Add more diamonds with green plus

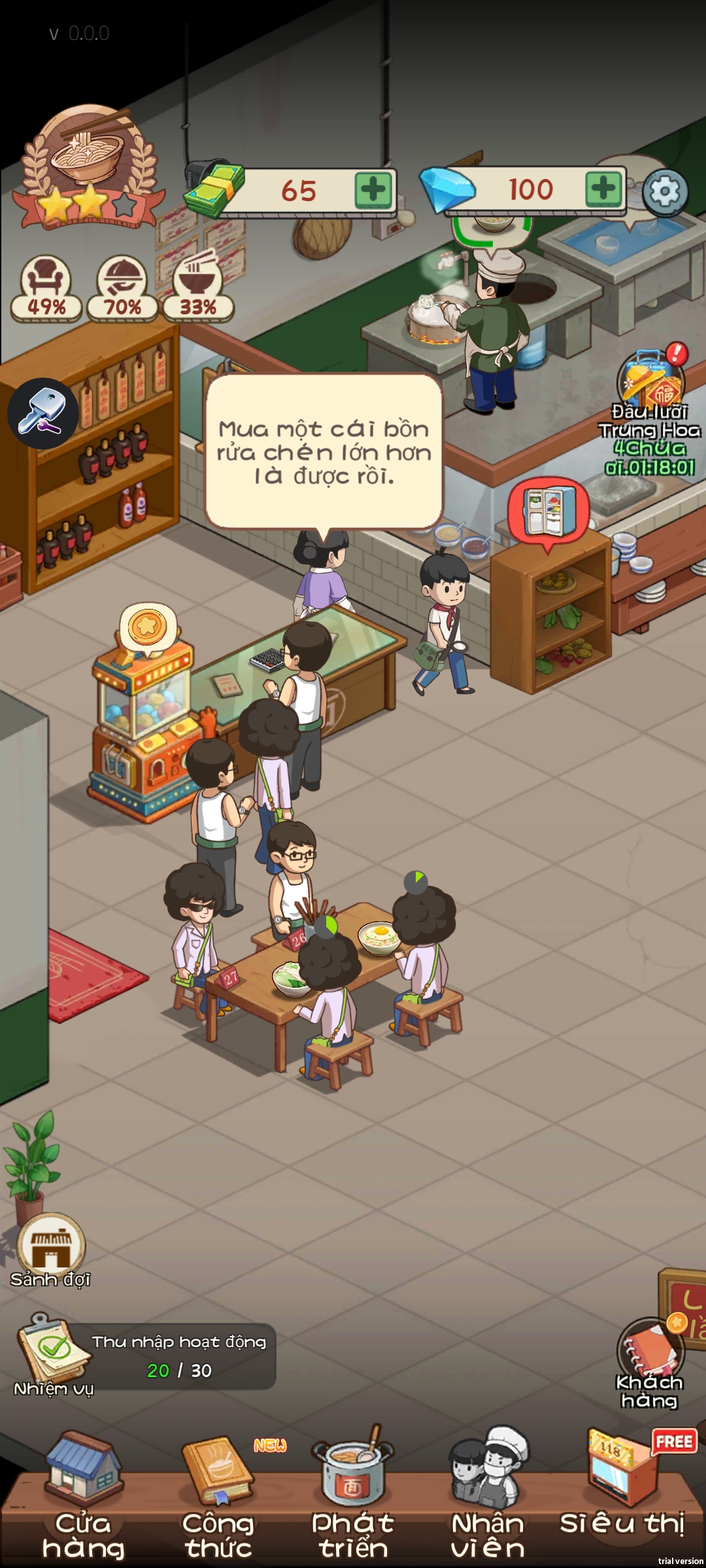pyautogui.click(x=603, y=189)
